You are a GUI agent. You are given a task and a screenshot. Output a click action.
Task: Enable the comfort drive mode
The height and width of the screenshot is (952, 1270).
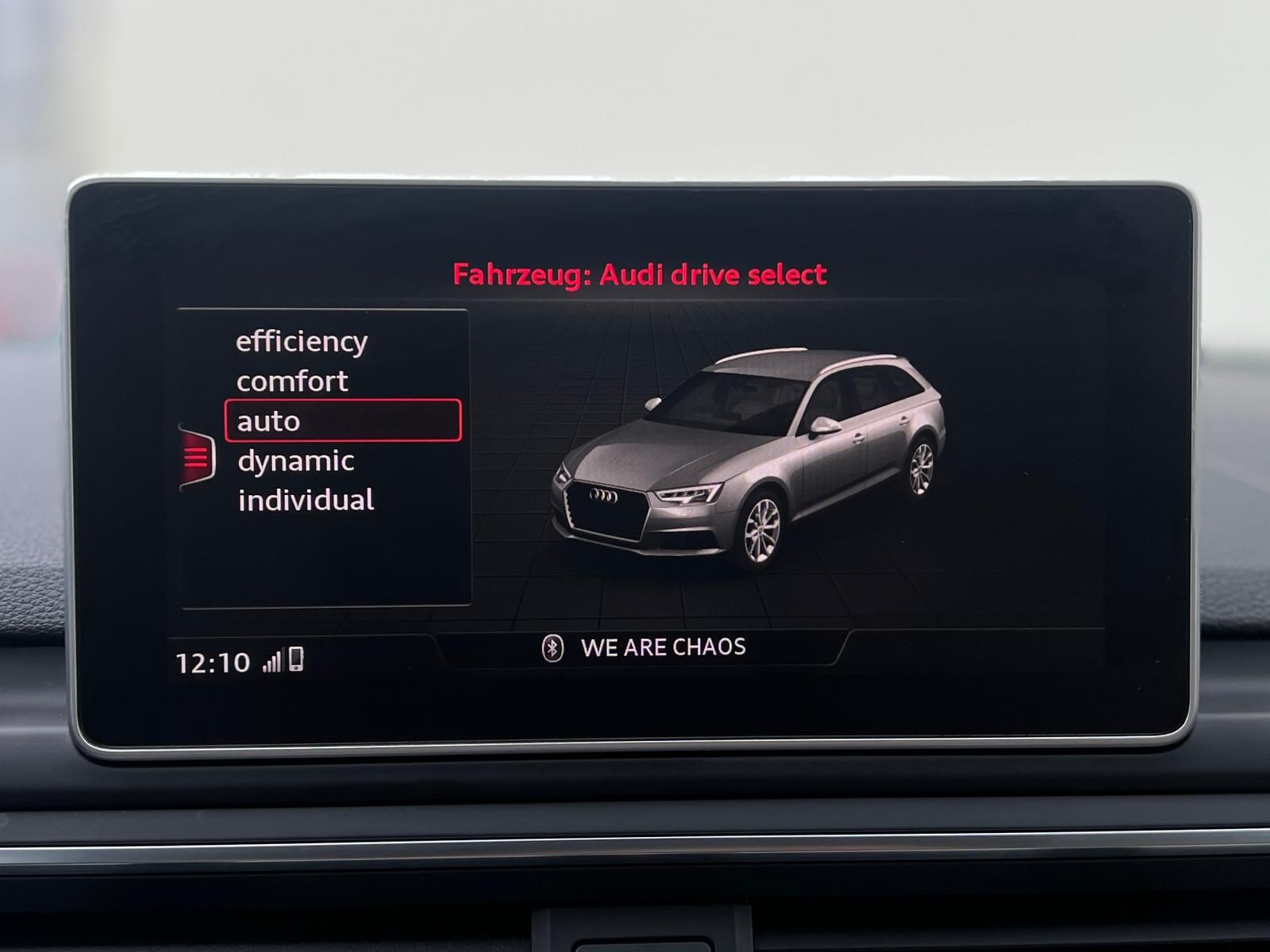pyautogui.click(x=291, y=381)
